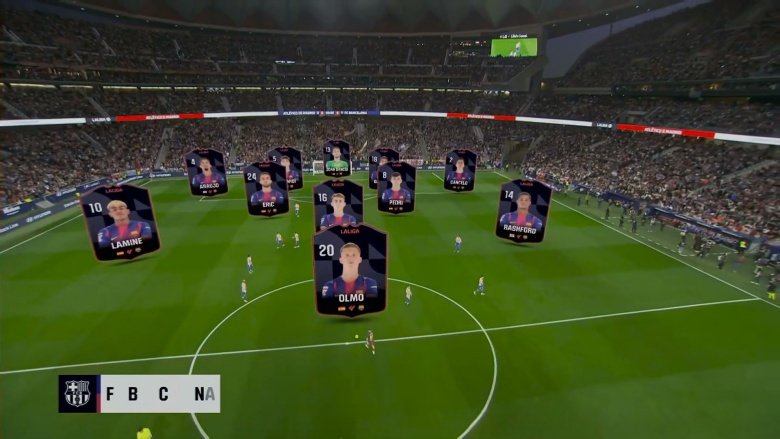Select the Olmo number 20 player card
The image size is (780, 439).
(350, 270)
